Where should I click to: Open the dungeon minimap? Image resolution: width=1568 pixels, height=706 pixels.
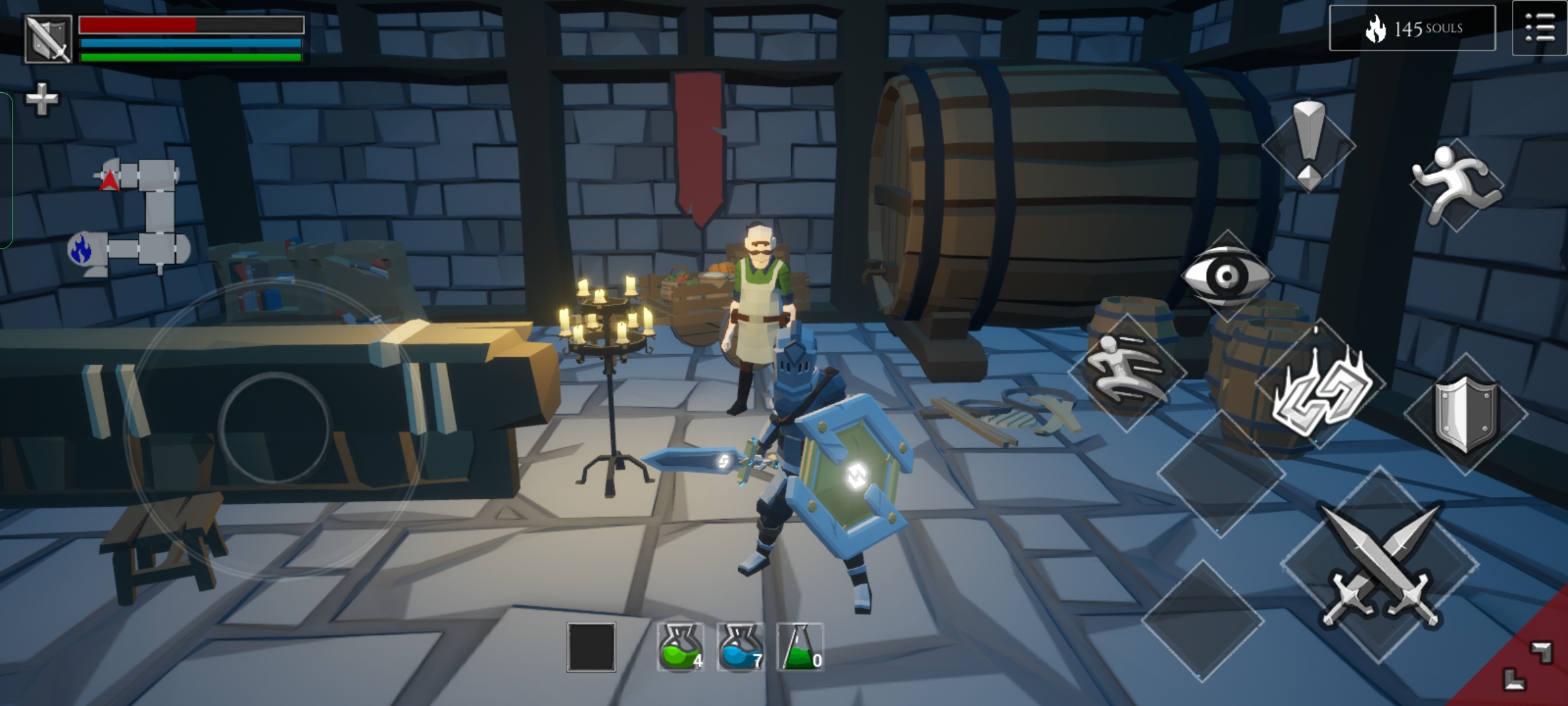[x=131, y=217]
